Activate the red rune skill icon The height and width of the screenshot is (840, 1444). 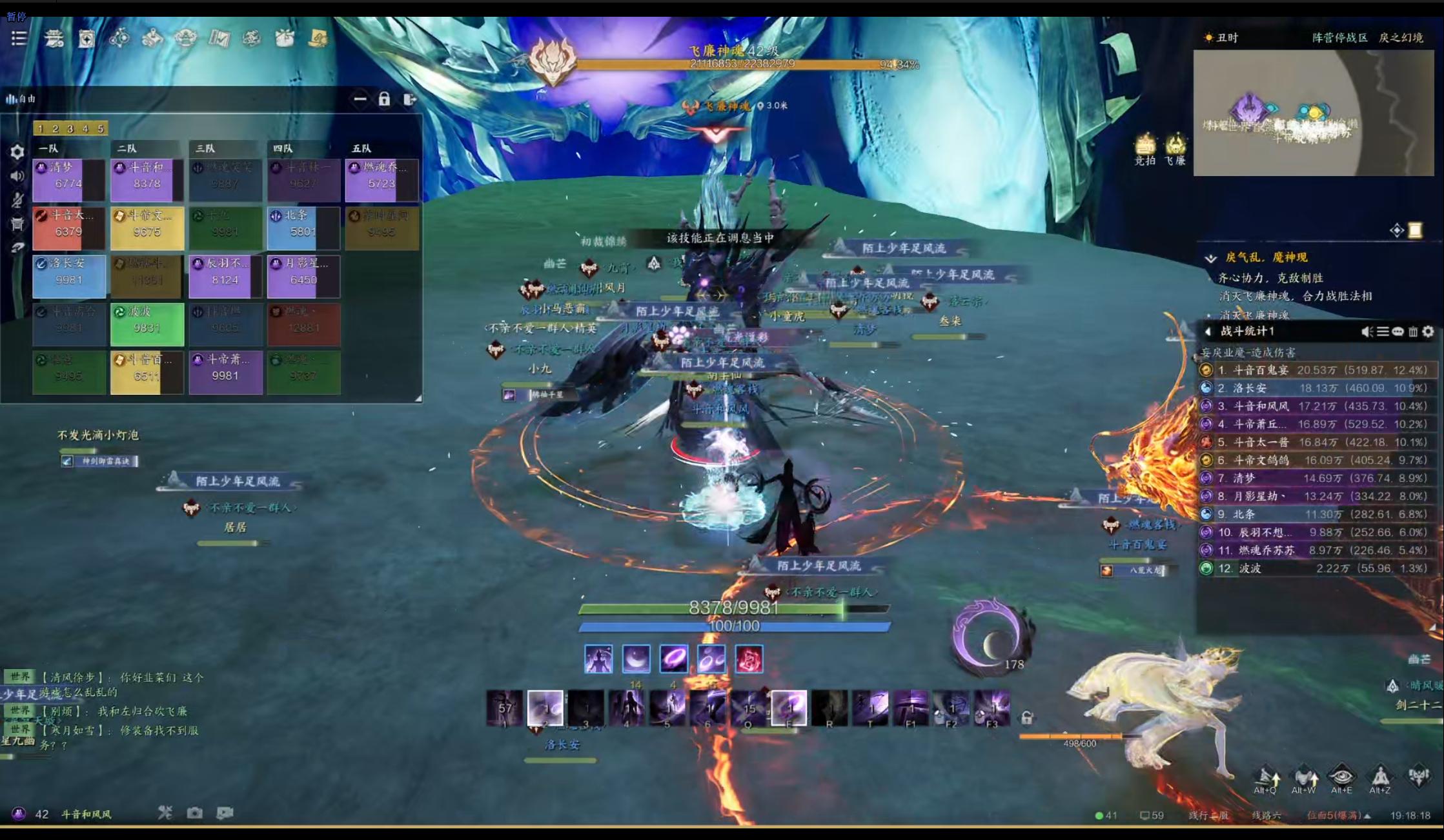click(x=749, y=659)
